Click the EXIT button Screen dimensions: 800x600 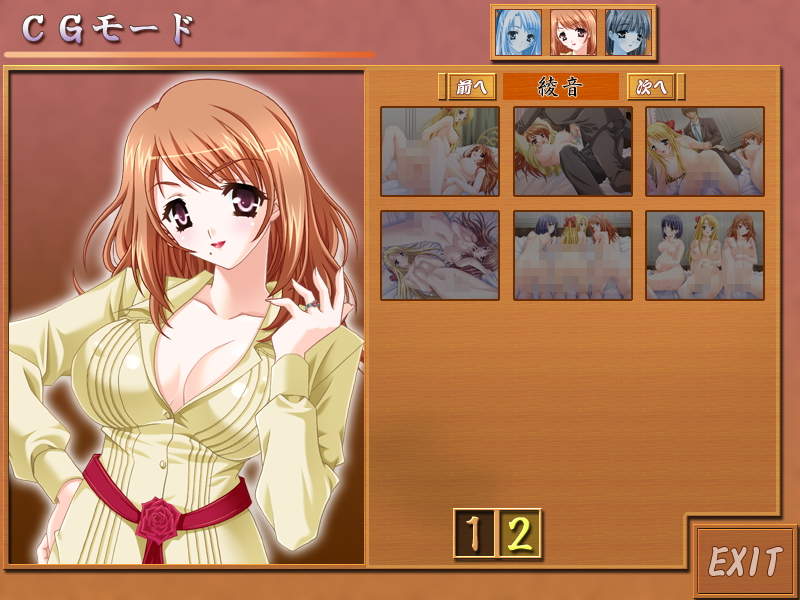744,562
